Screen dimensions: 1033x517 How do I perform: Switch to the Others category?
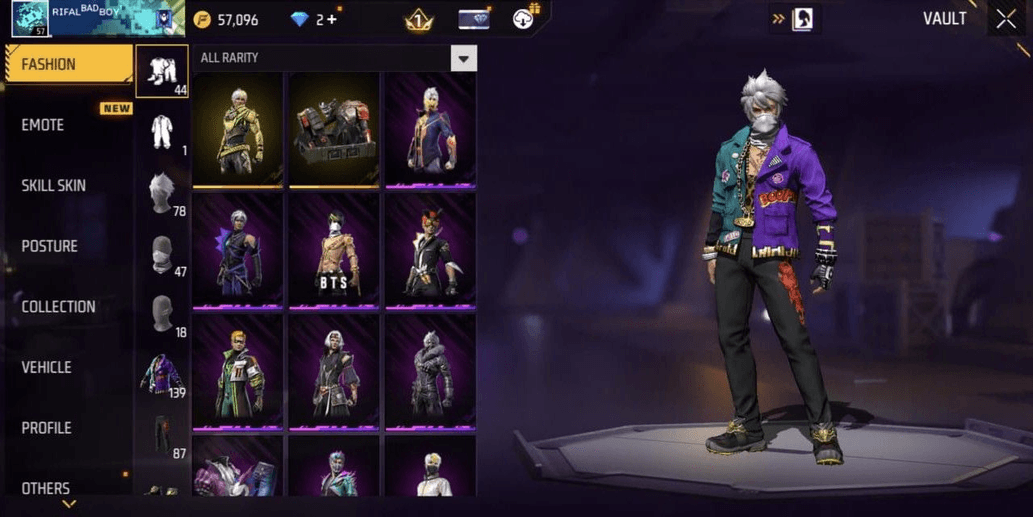point(46,488)
